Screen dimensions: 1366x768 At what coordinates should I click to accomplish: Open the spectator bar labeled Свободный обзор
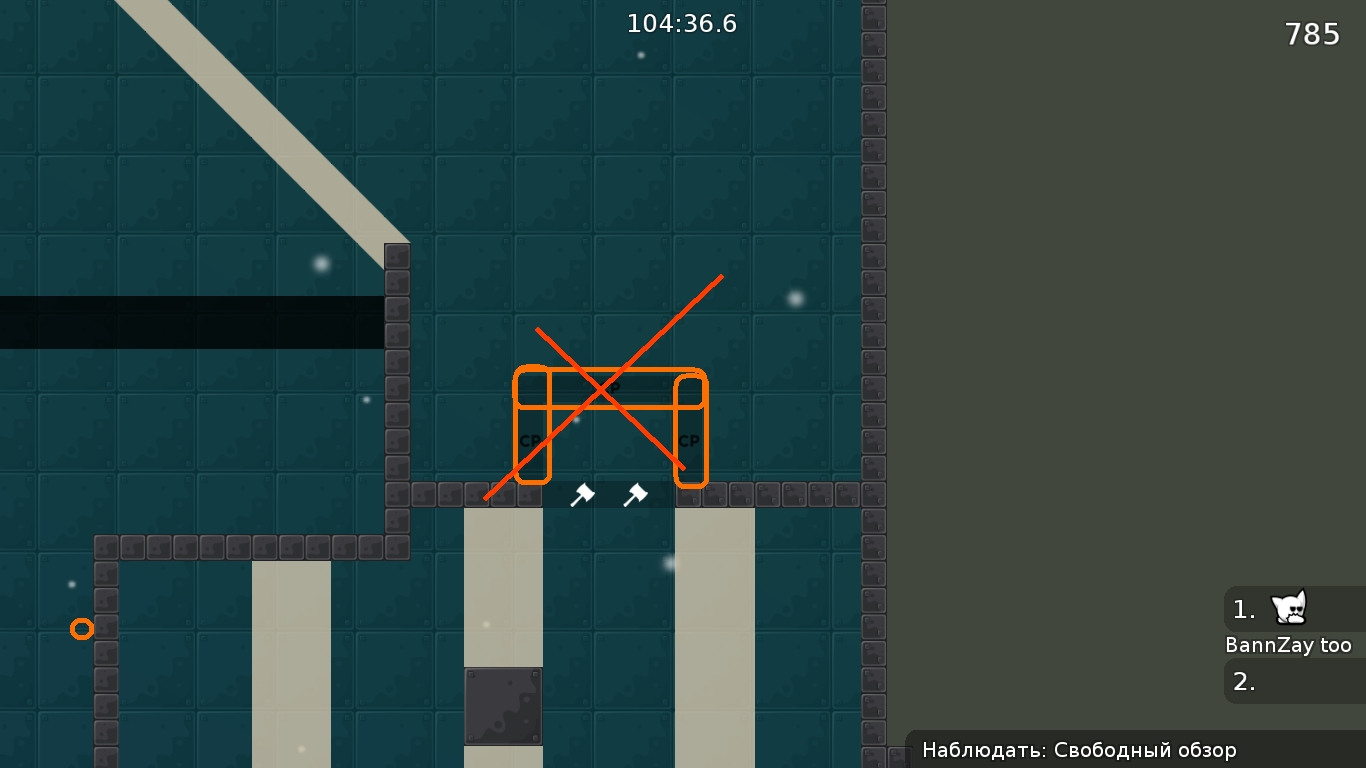click(1078, 750)
